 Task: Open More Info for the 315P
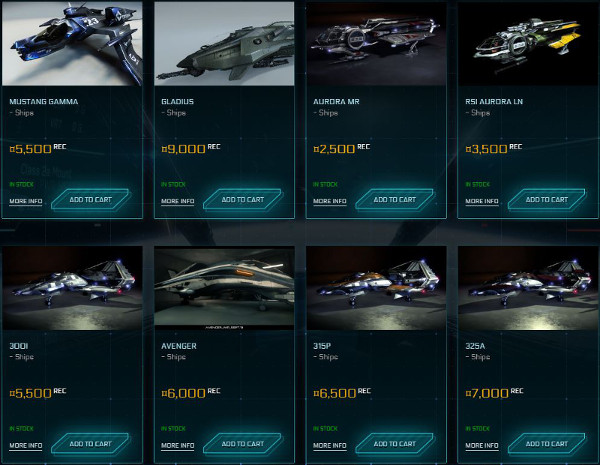click(329, 445)
